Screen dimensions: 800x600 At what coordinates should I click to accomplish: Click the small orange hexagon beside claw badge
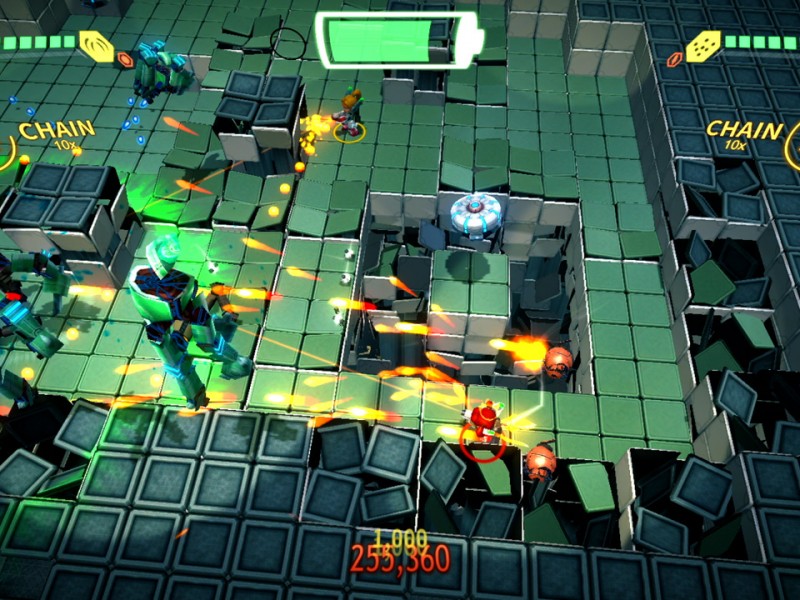pos(126,60)
